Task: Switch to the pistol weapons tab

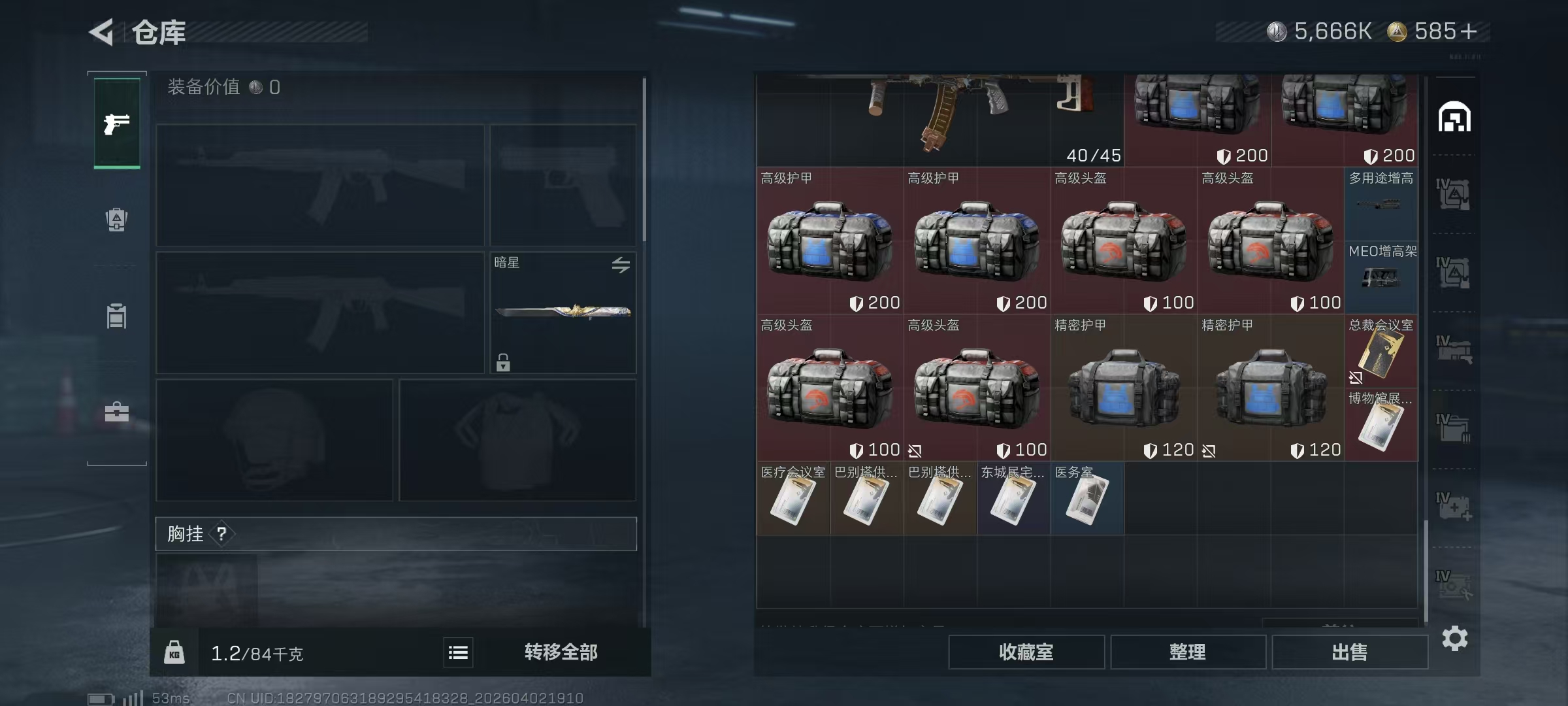Action: click(x=117, y=123)
